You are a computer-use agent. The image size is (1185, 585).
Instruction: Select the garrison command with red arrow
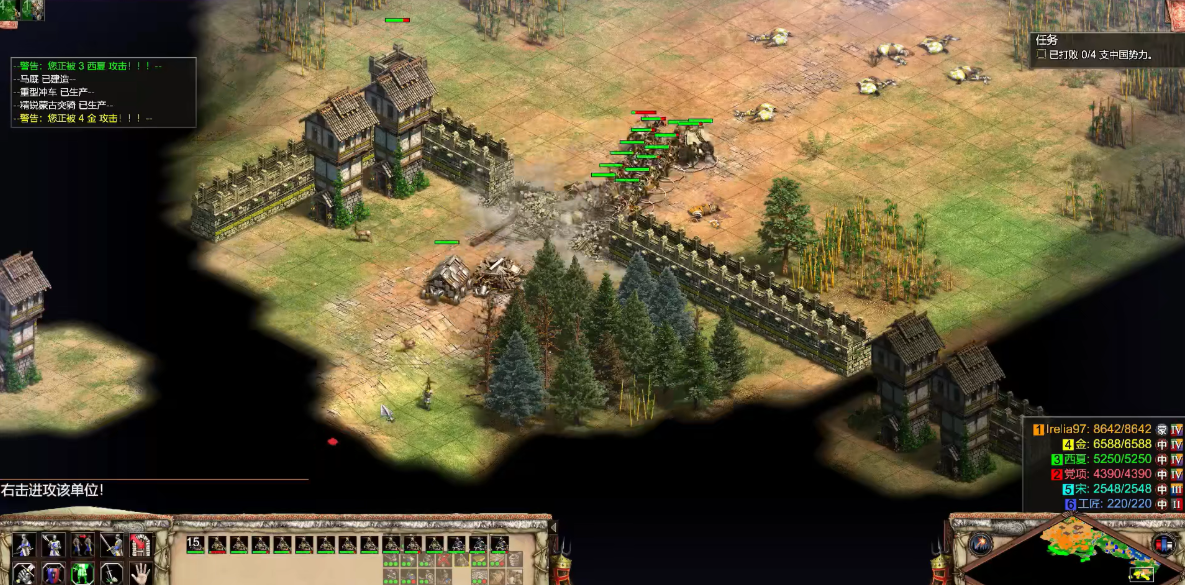(x=141, y=545)
